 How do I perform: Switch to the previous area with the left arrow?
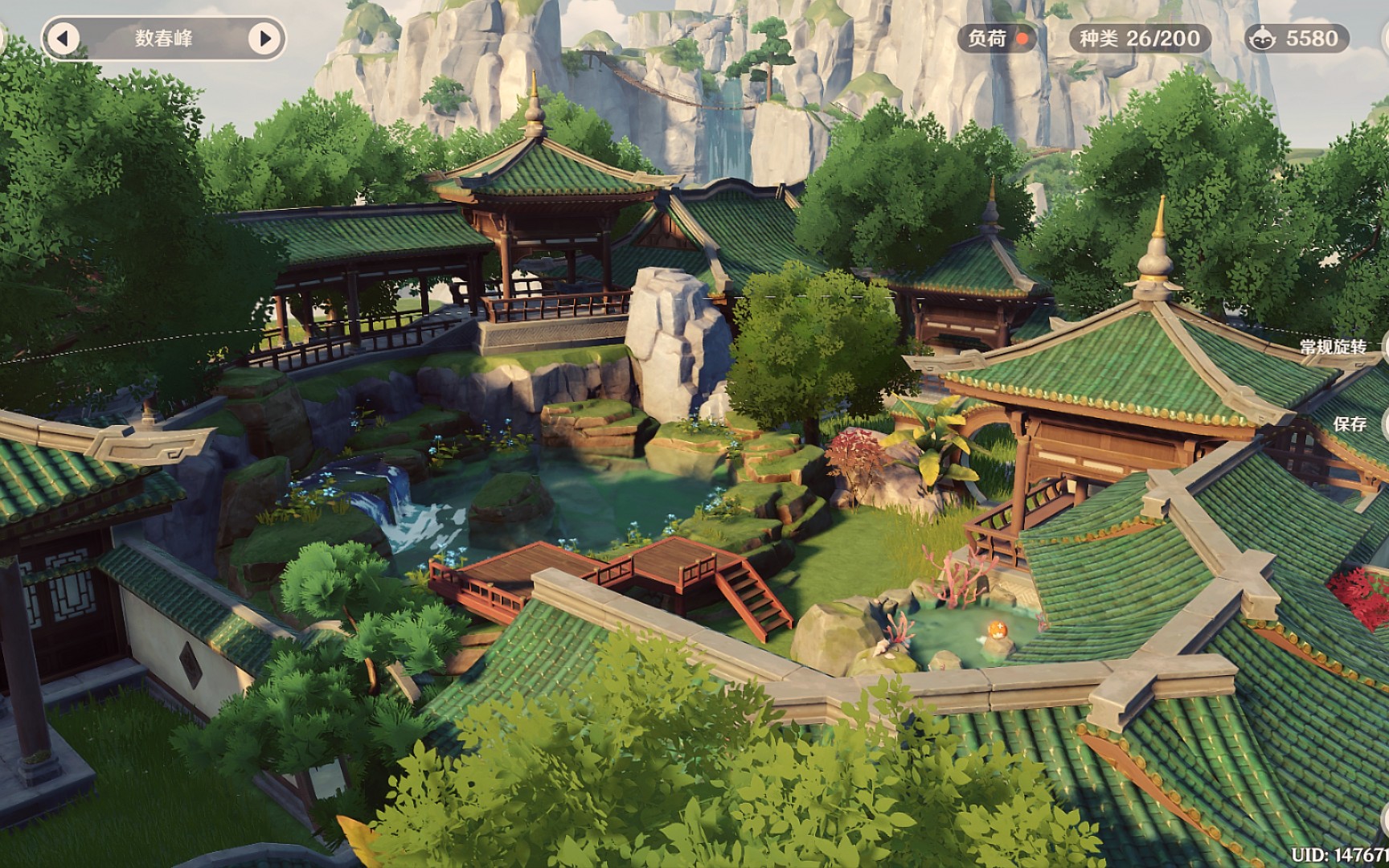64,38
